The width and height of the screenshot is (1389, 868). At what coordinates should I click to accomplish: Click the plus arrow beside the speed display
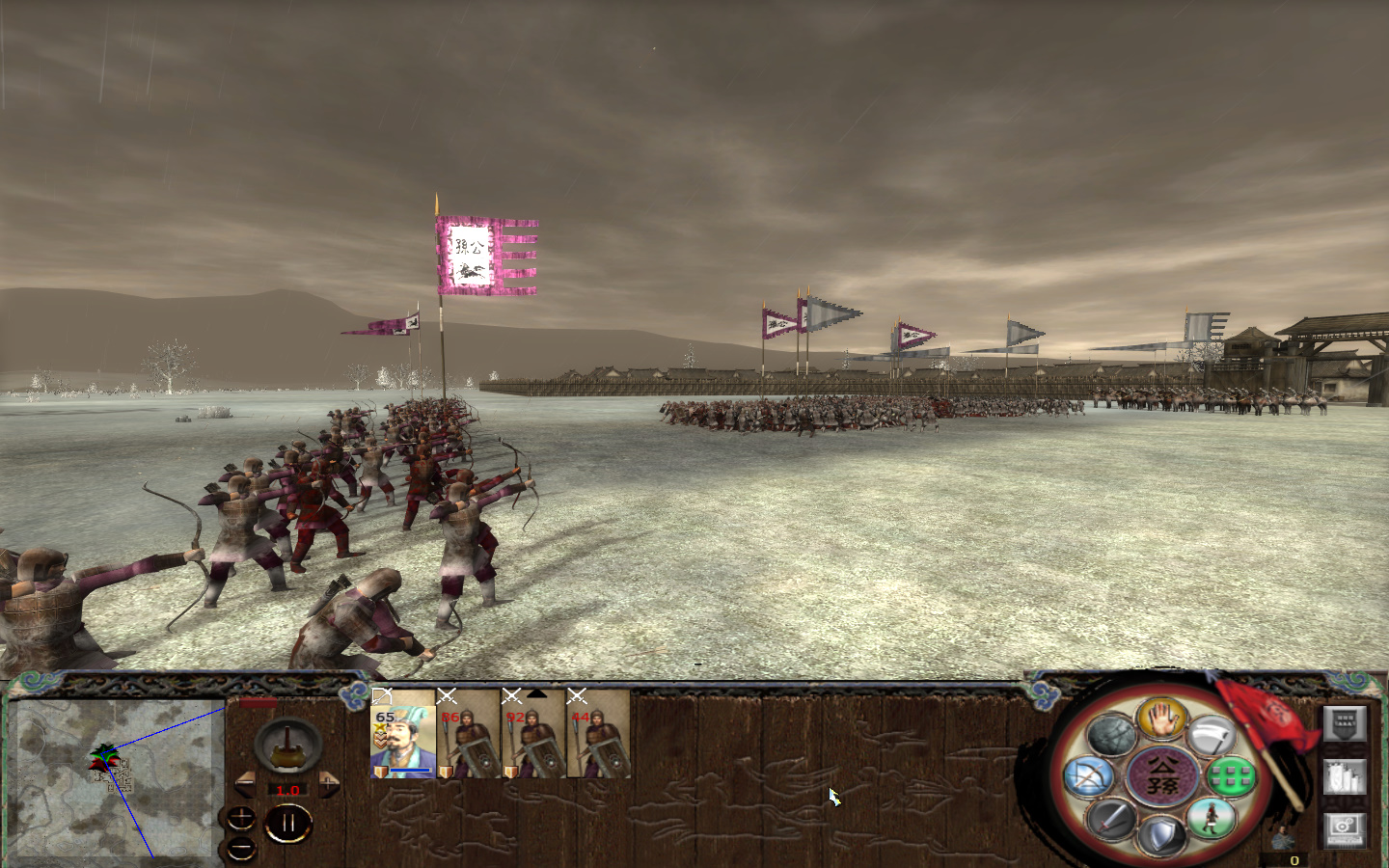[327, 784]
